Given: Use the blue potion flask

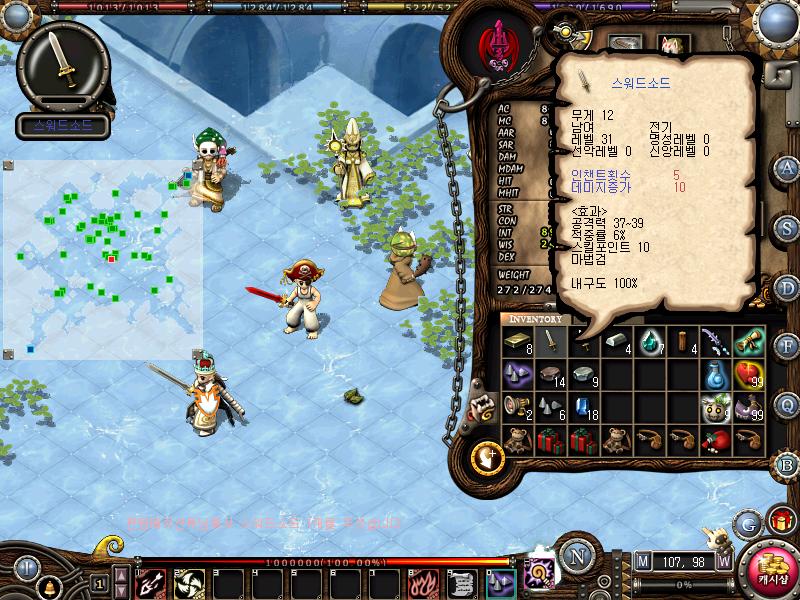Looking at the screenshot, I should pos(714,374).
